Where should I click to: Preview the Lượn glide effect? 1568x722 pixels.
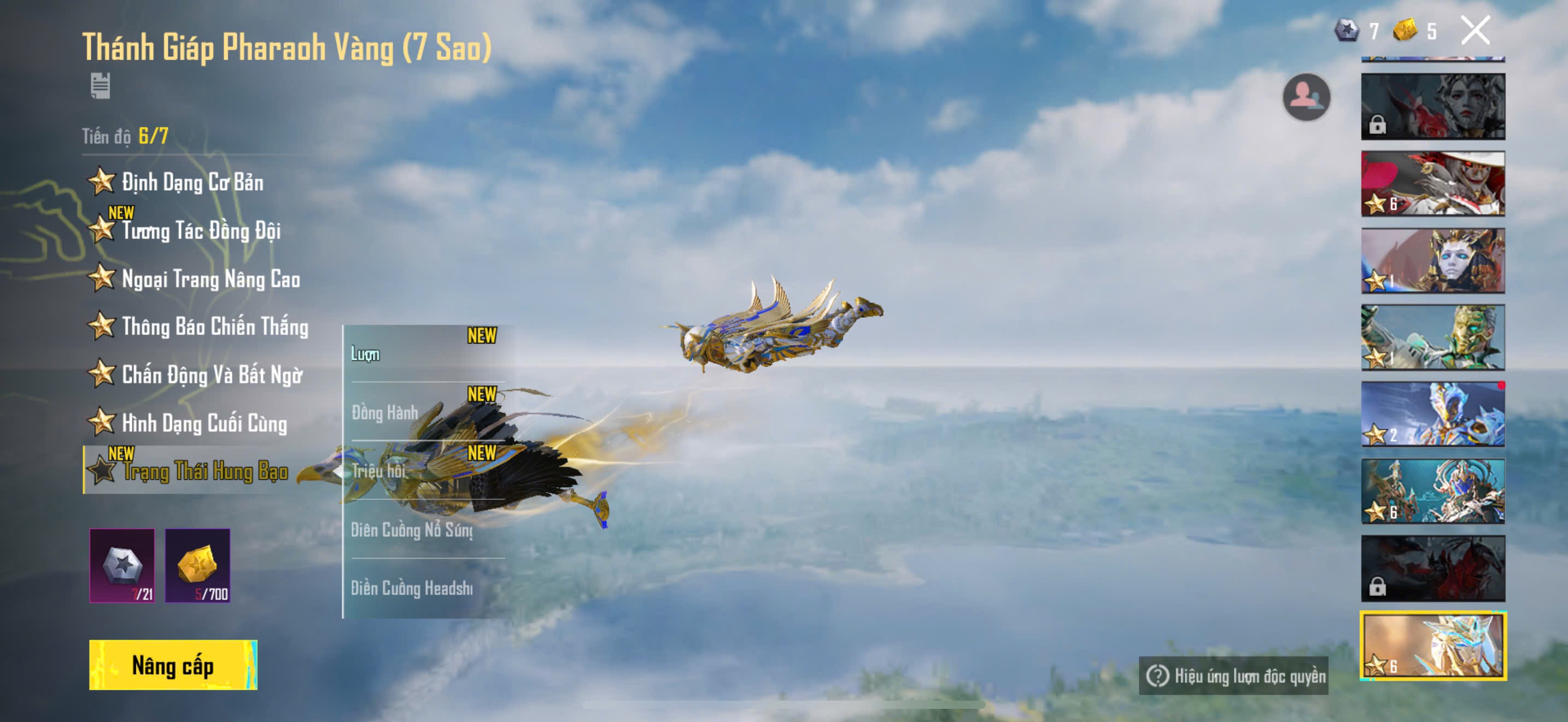coord(425,354)
